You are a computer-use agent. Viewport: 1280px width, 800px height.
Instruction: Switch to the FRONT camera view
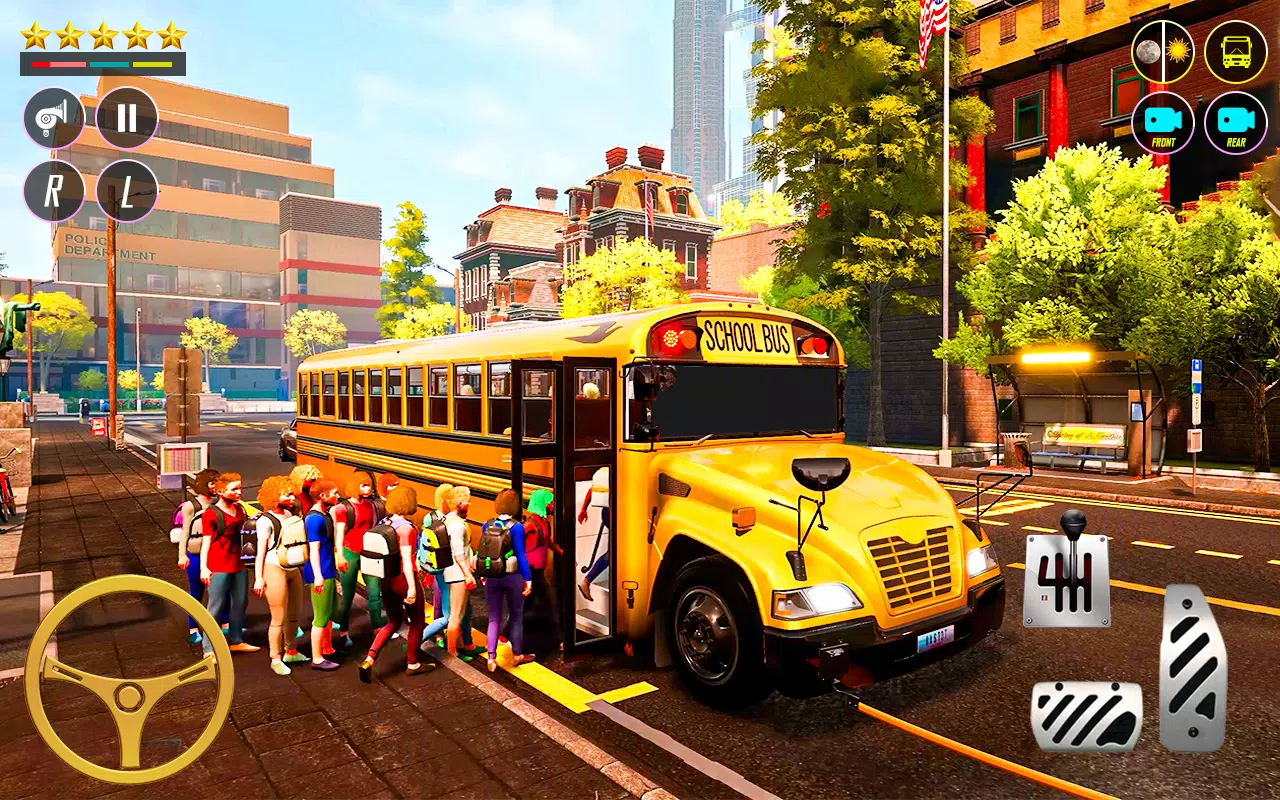click(x=1162, y=123)
